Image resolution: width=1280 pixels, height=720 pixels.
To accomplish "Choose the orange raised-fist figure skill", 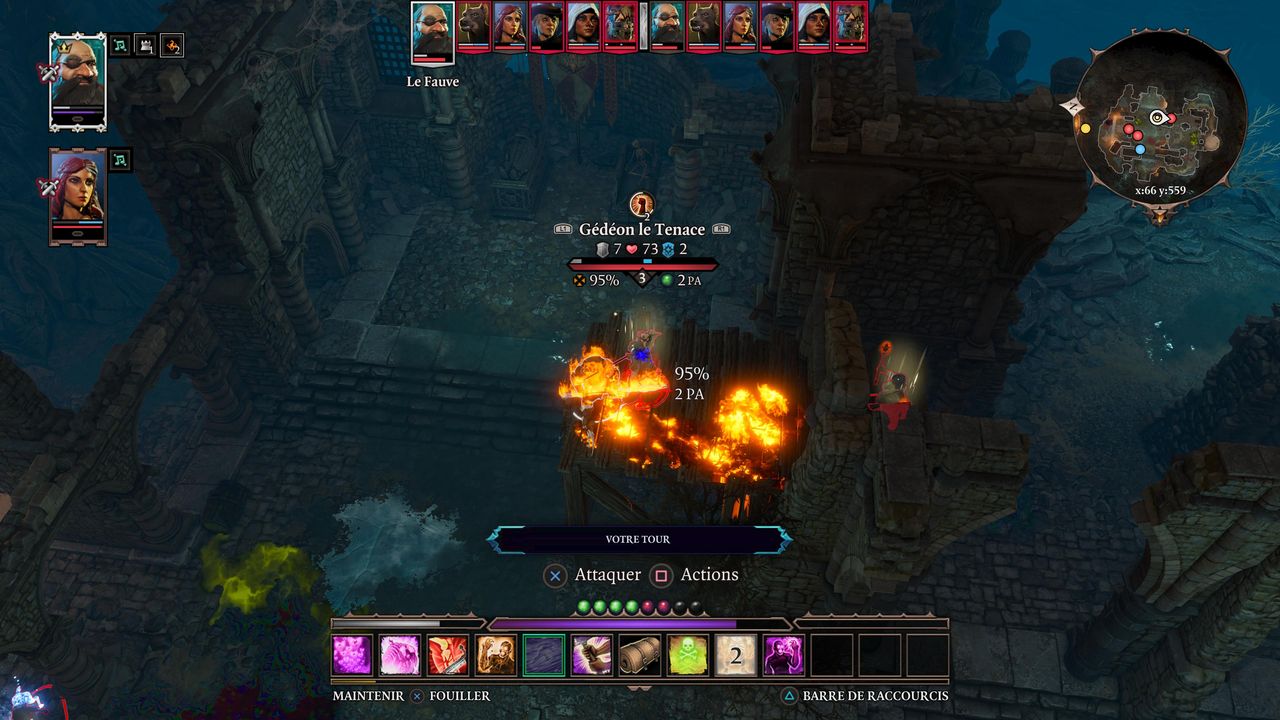I will click(496, 655).
